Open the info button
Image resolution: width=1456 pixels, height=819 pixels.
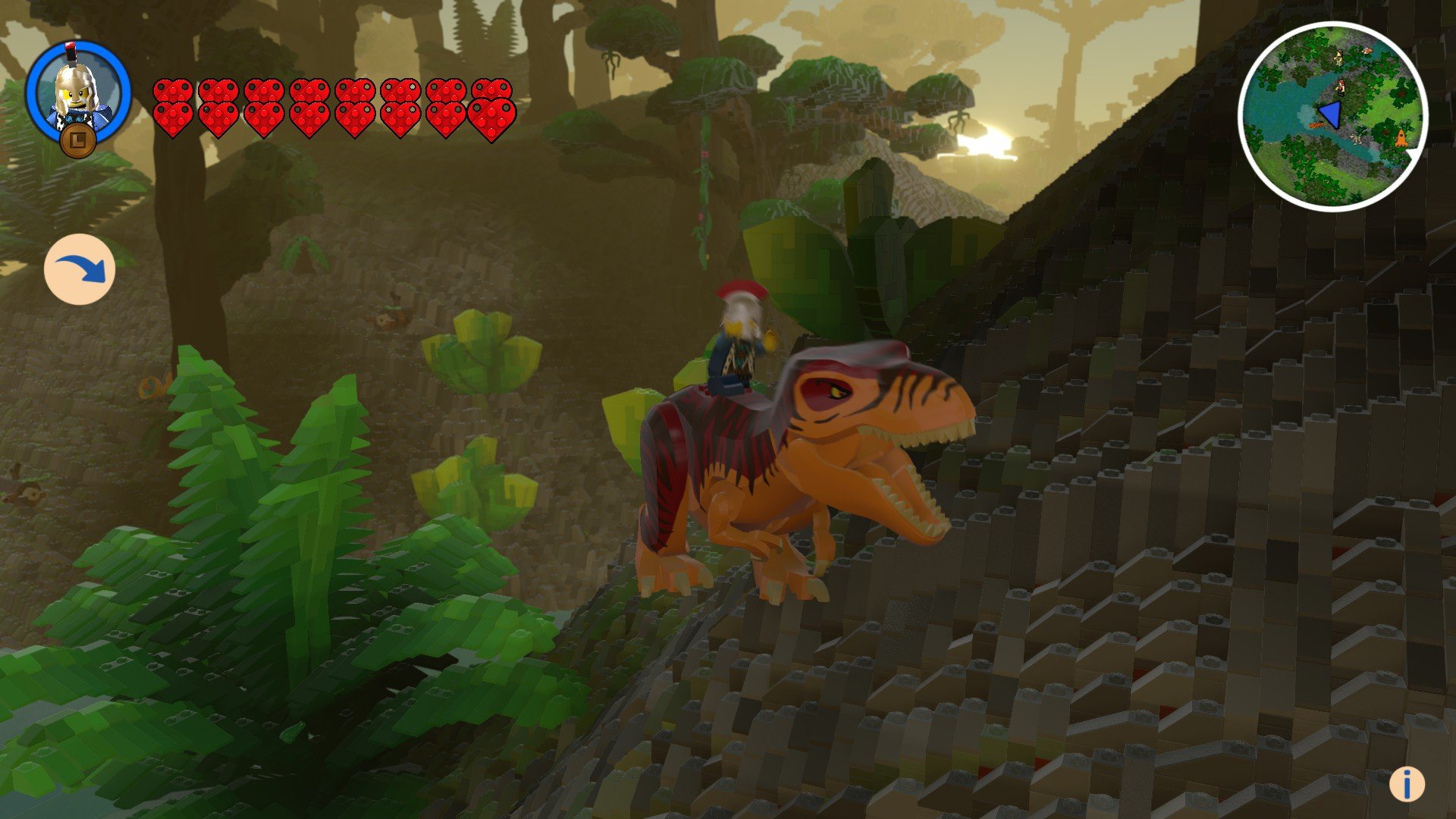1407,783
